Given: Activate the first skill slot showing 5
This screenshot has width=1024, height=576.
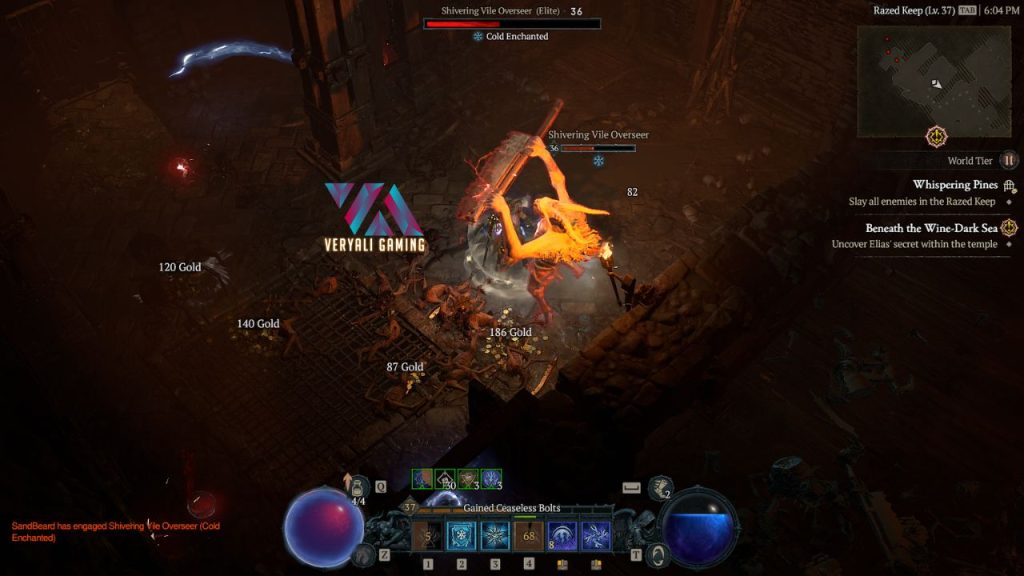Looking at the screenshot, I should tap(427, 537).
